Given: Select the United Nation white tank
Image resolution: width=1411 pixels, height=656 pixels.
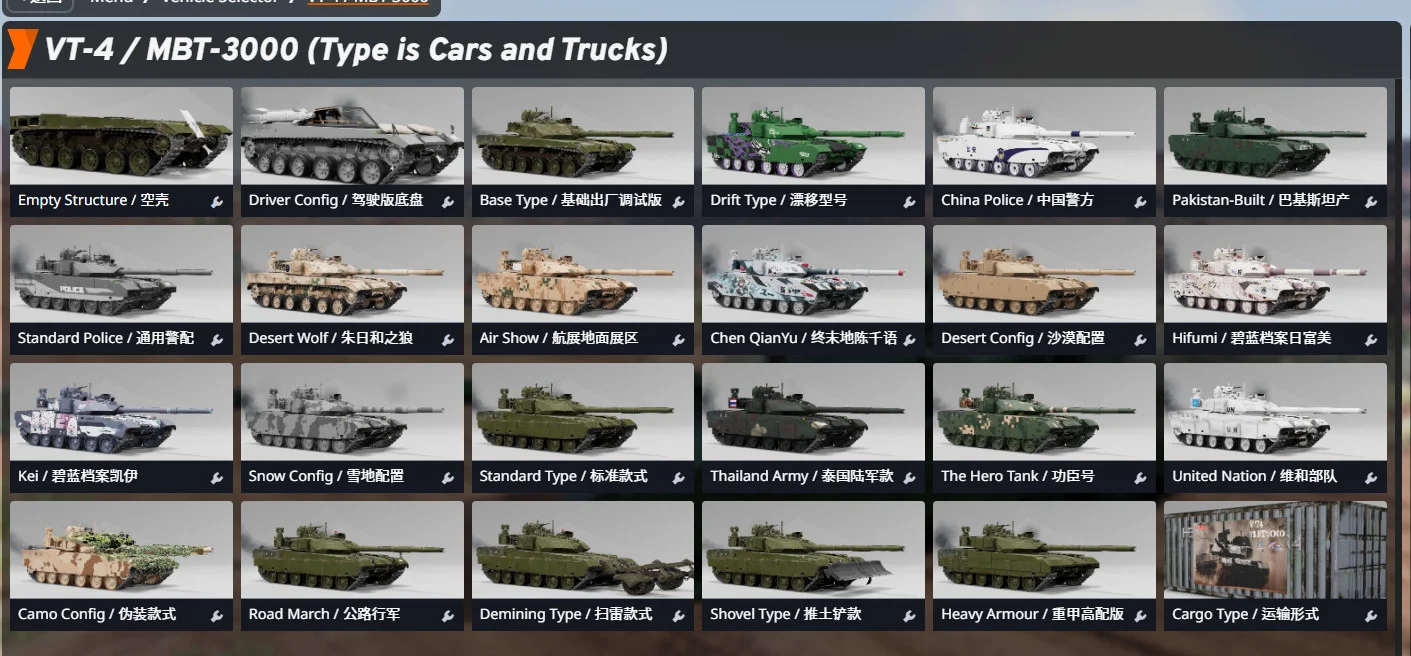Looking at the screenshot, I should coord(1275,414).
